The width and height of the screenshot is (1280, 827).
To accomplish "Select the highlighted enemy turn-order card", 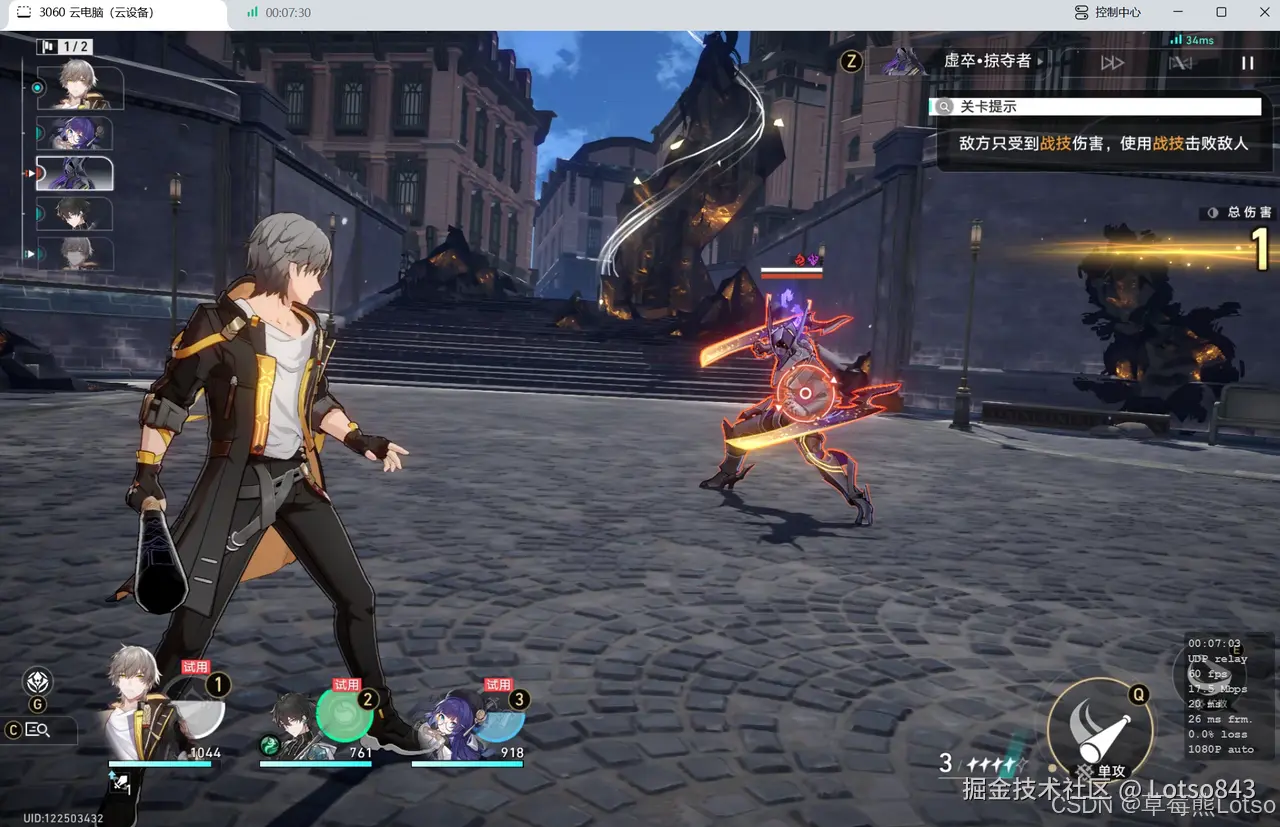I will [75, 174].
